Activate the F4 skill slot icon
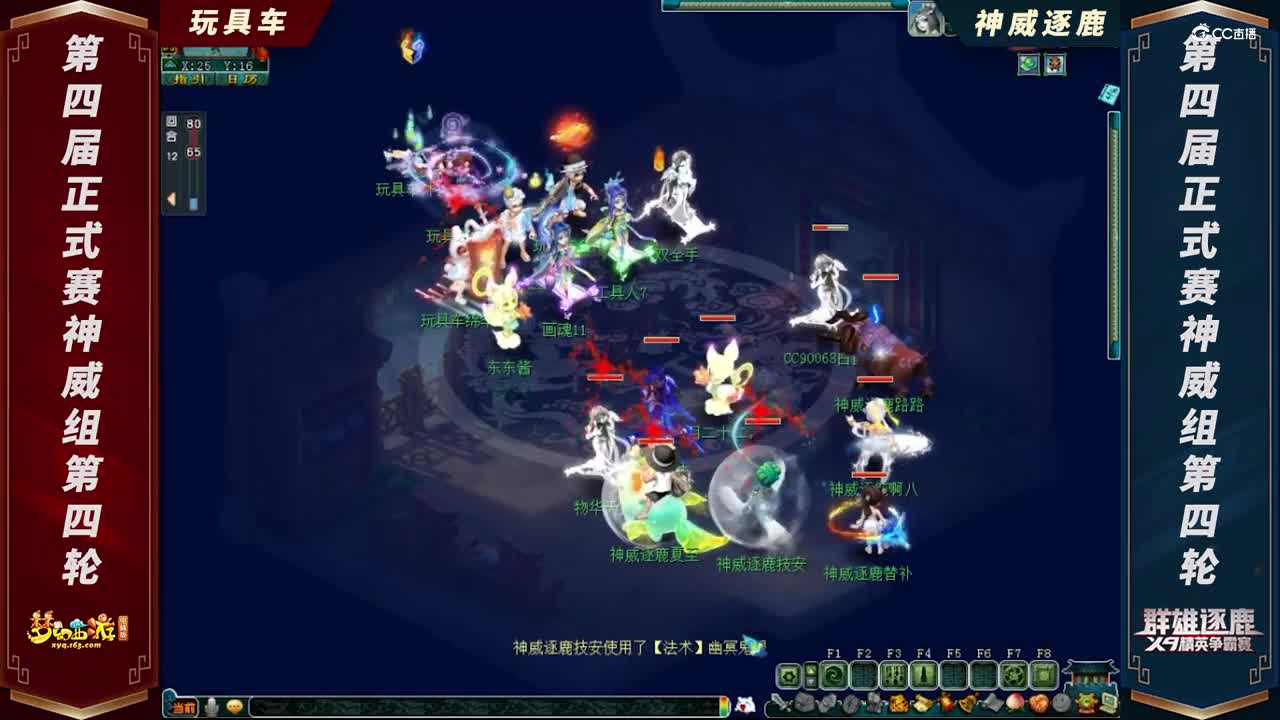Viewport: 1280px width, 720px height. (x=925, y=676)
